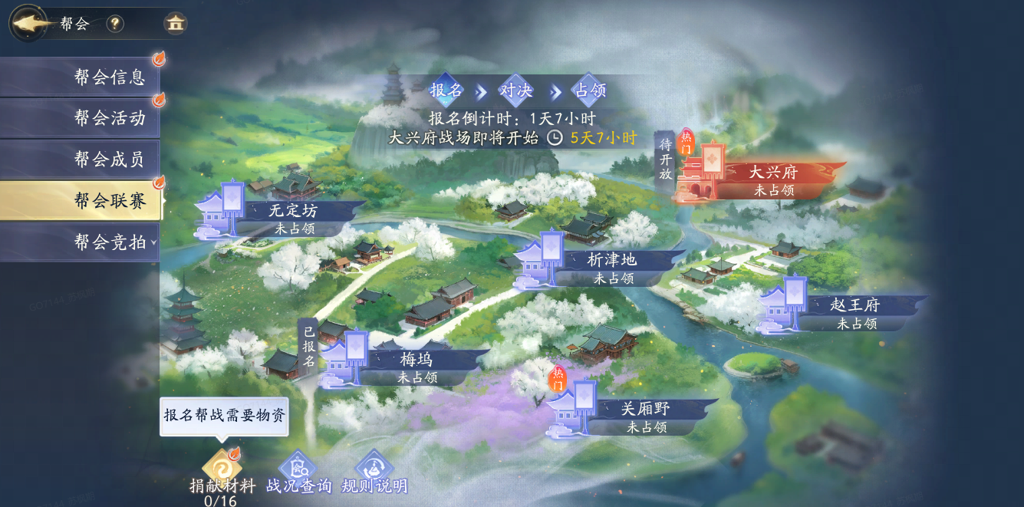View the 规则说明 rules explanation
Screen dimensions: 1024x507
point(374,471)
